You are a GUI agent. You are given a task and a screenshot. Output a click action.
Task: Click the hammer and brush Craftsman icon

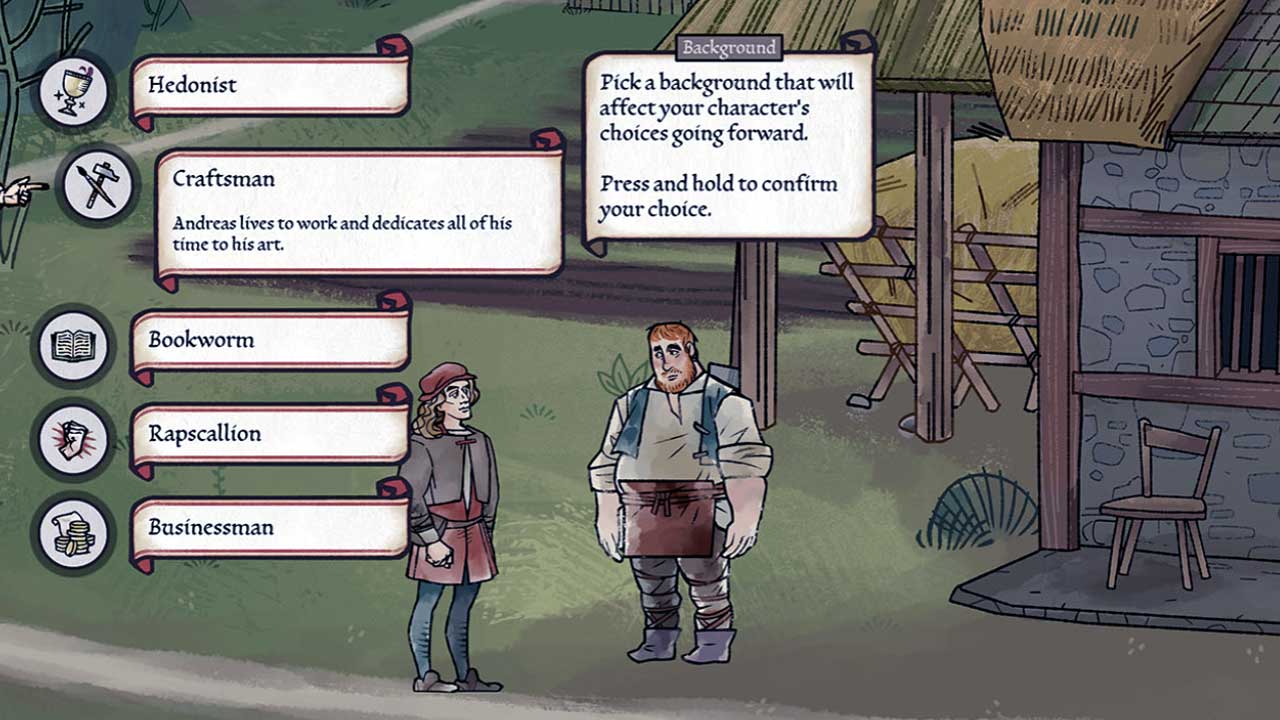pos(98,186)
